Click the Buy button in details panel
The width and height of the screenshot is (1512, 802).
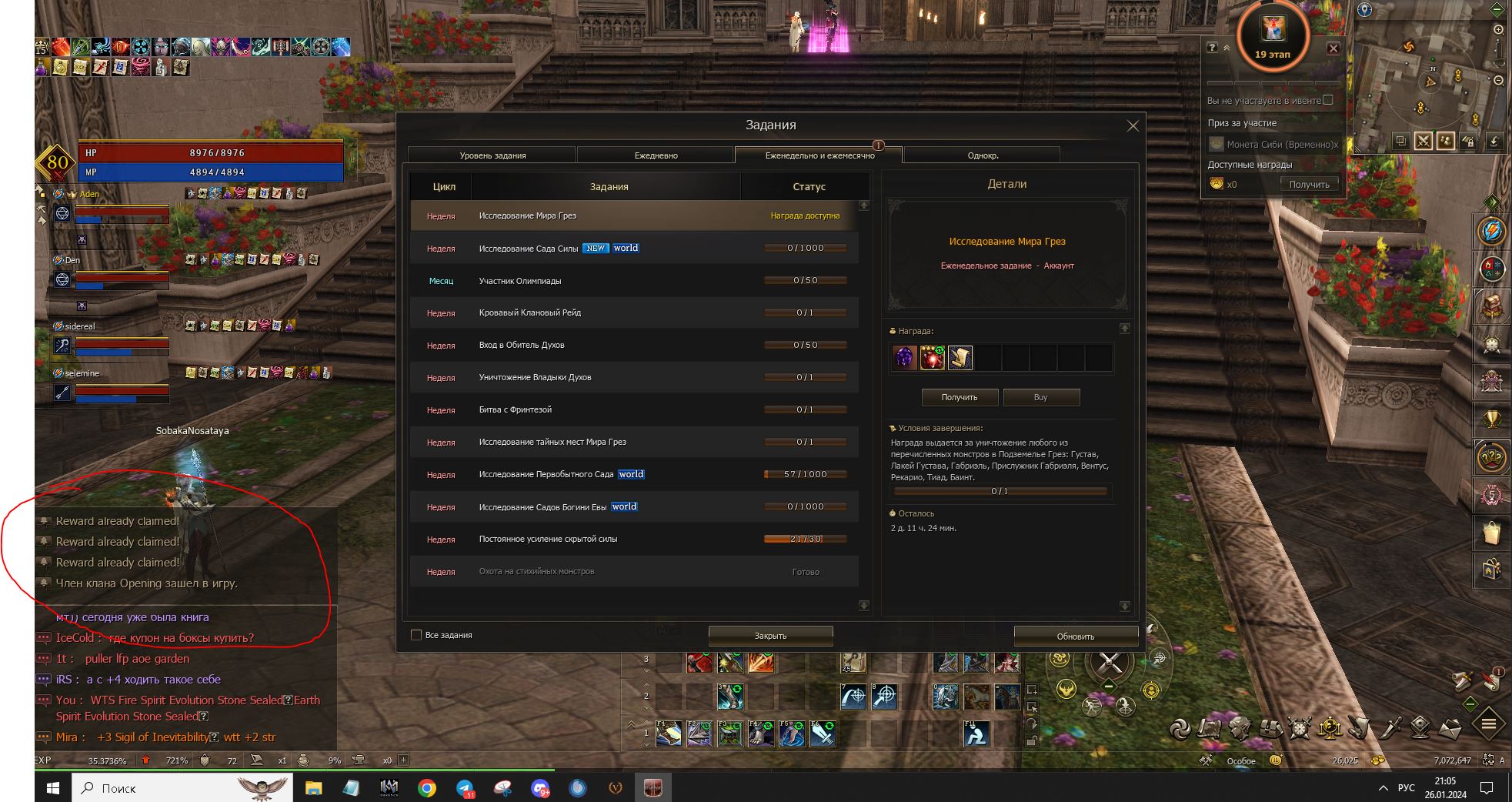[1040, 397]
